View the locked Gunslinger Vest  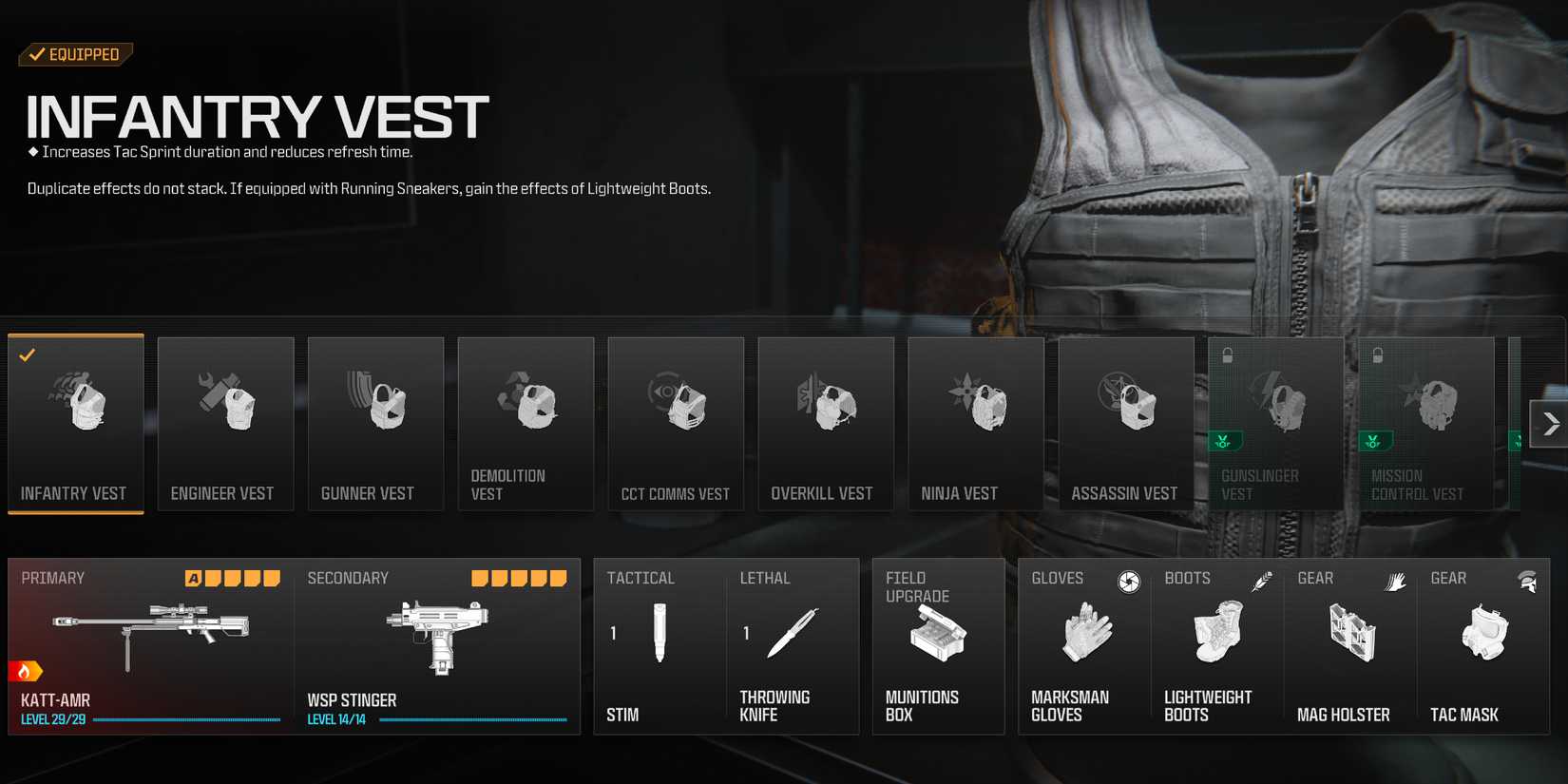[x=1275, y=423]
